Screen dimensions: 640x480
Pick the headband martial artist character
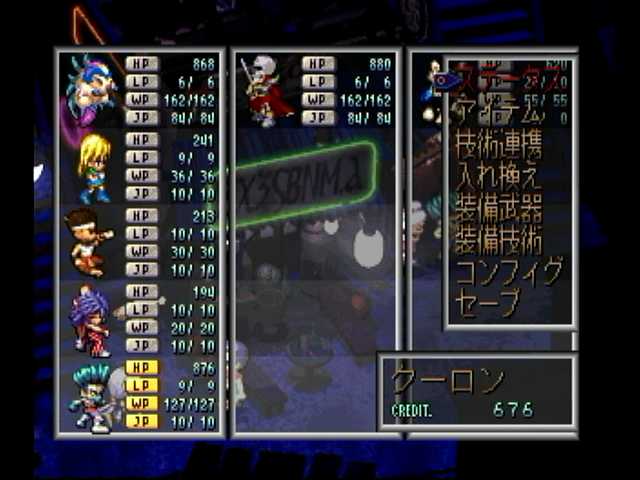click(x=90, y=242)
